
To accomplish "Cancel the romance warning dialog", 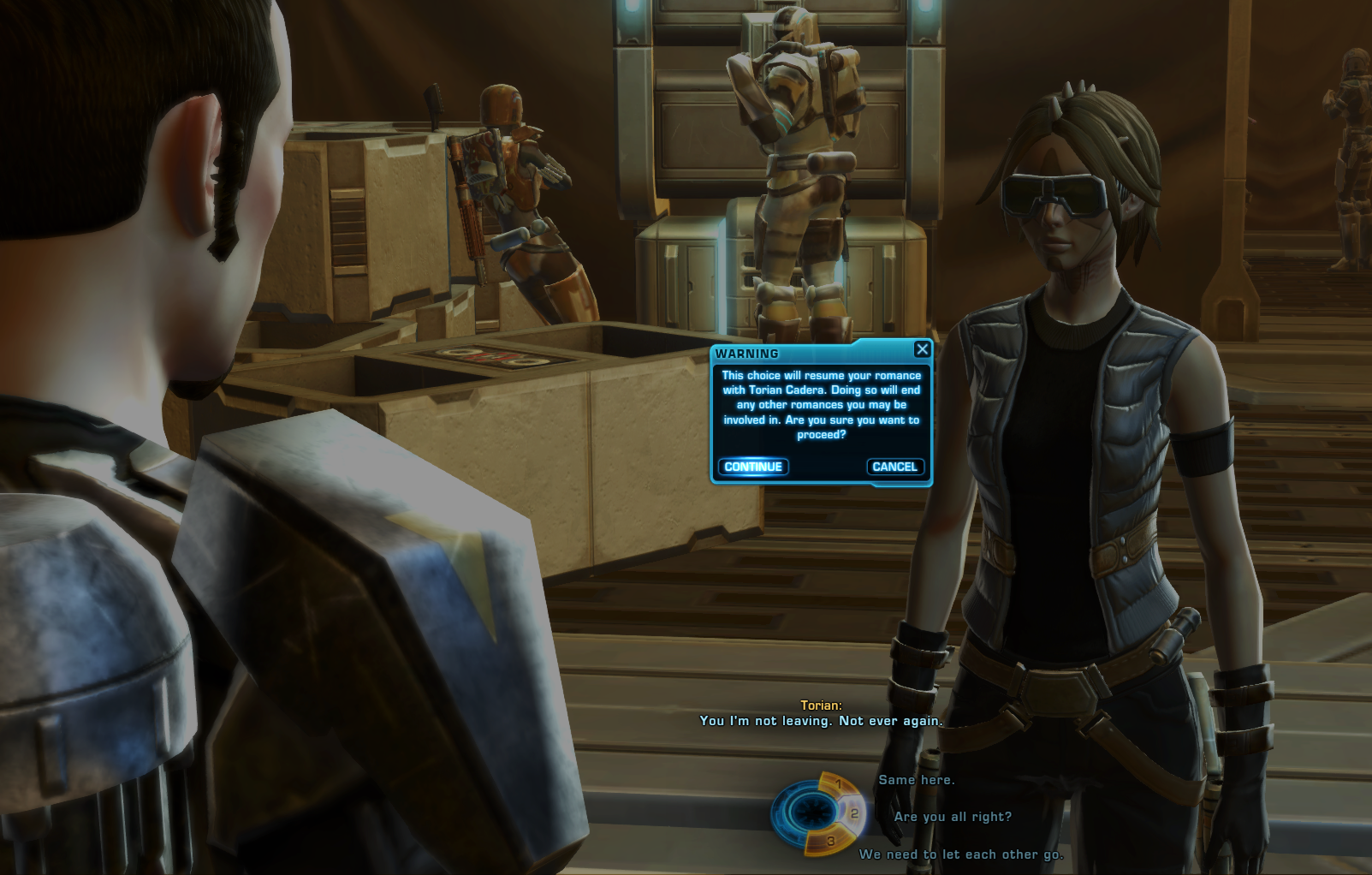I will [x=894, y=467].
